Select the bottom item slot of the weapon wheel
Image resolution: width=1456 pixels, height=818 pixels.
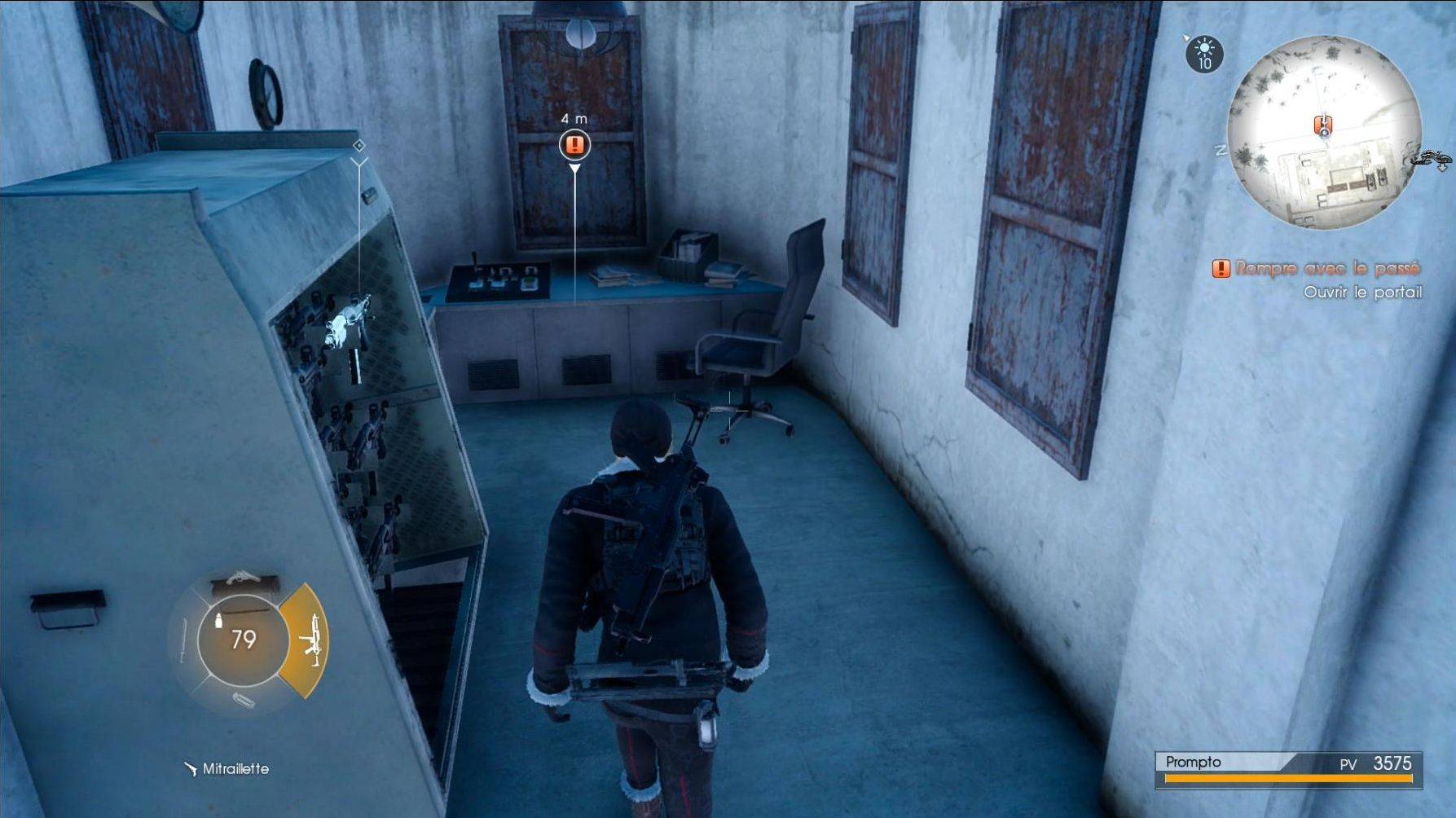tap(242, 700)
